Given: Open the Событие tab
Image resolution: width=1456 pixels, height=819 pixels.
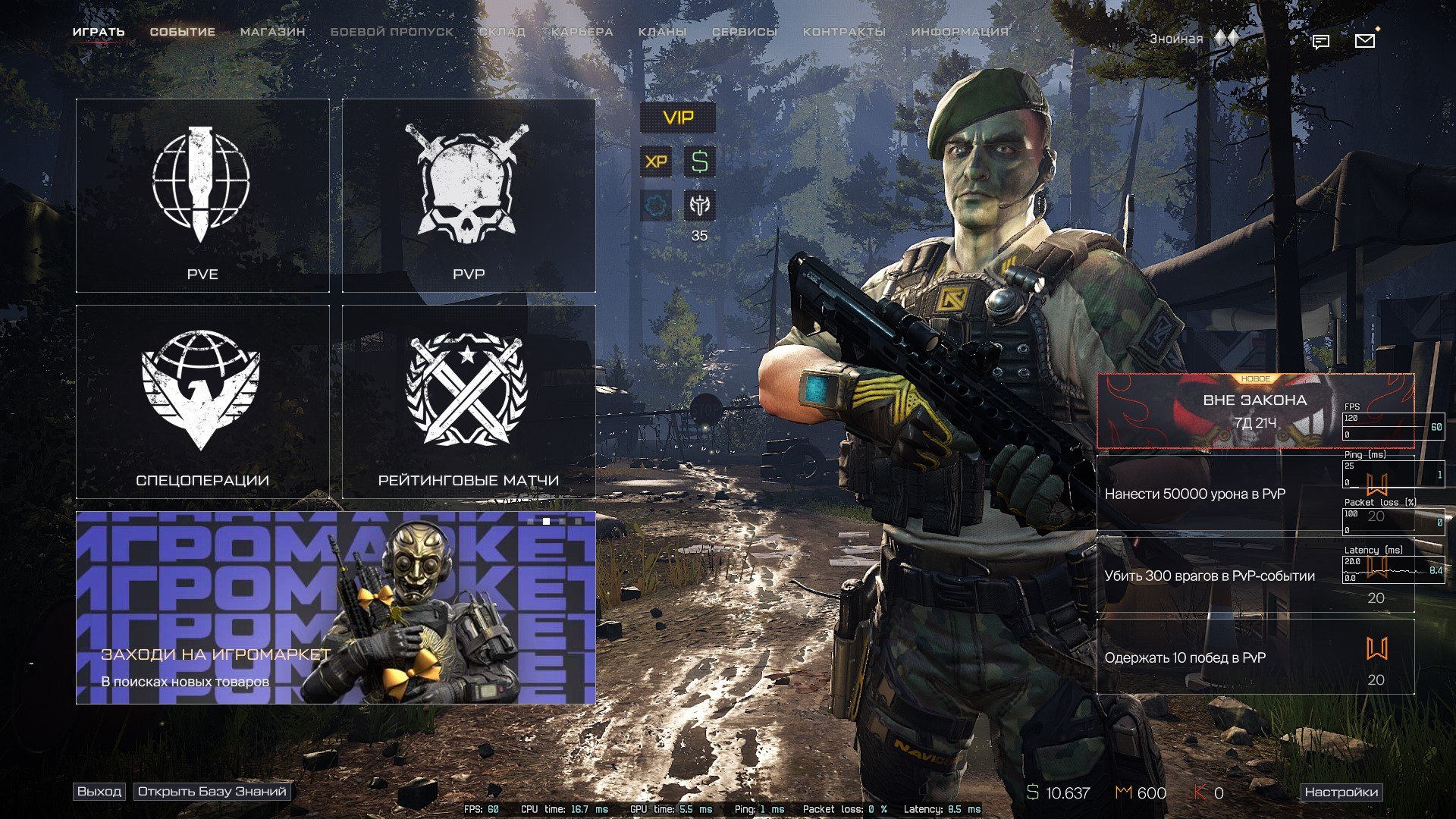Looking at the screenshot, I should pos(182,32).
